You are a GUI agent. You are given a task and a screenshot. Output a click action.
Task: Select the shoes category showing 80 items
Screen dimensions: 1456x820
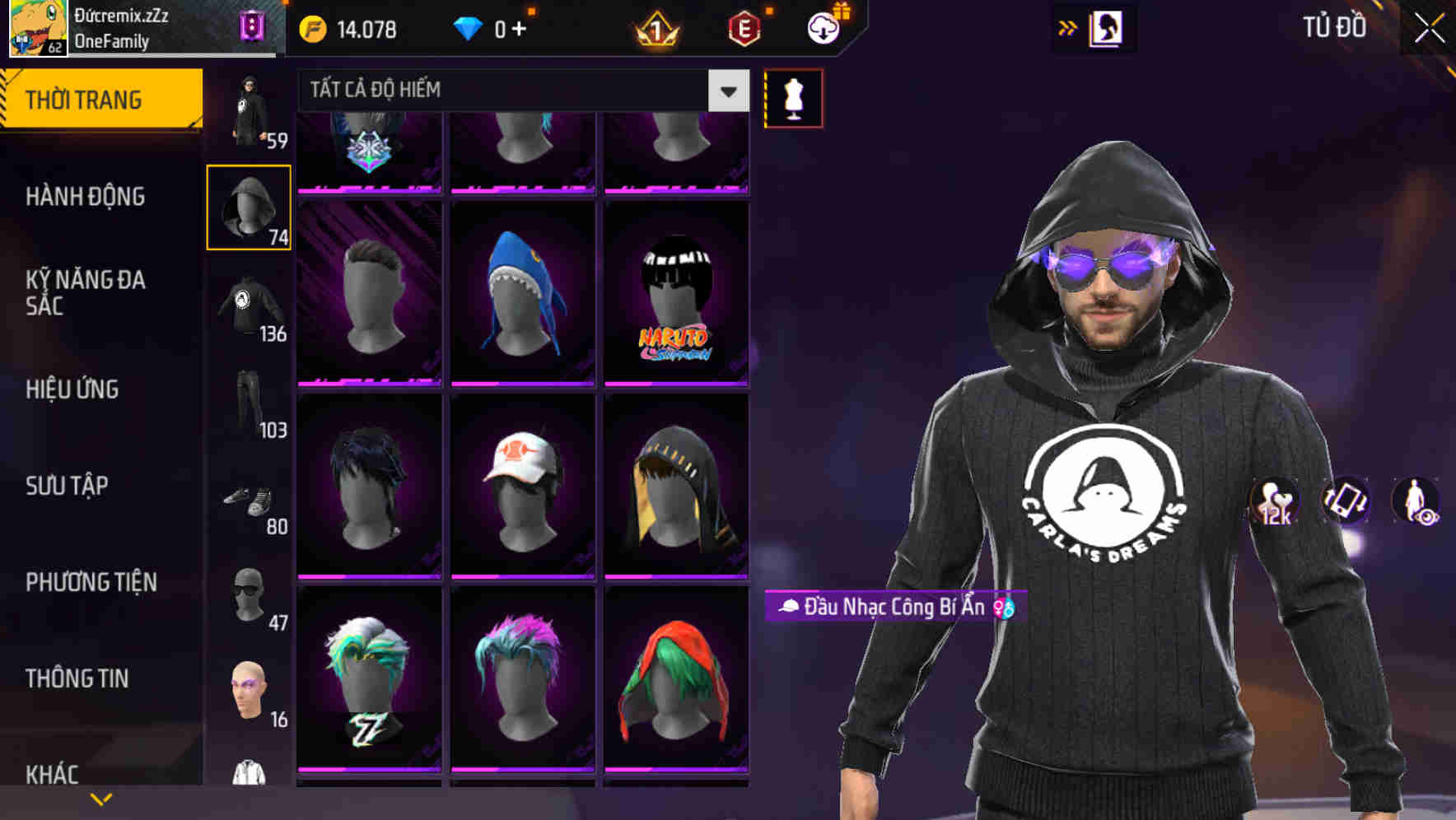tap(248, 502)
